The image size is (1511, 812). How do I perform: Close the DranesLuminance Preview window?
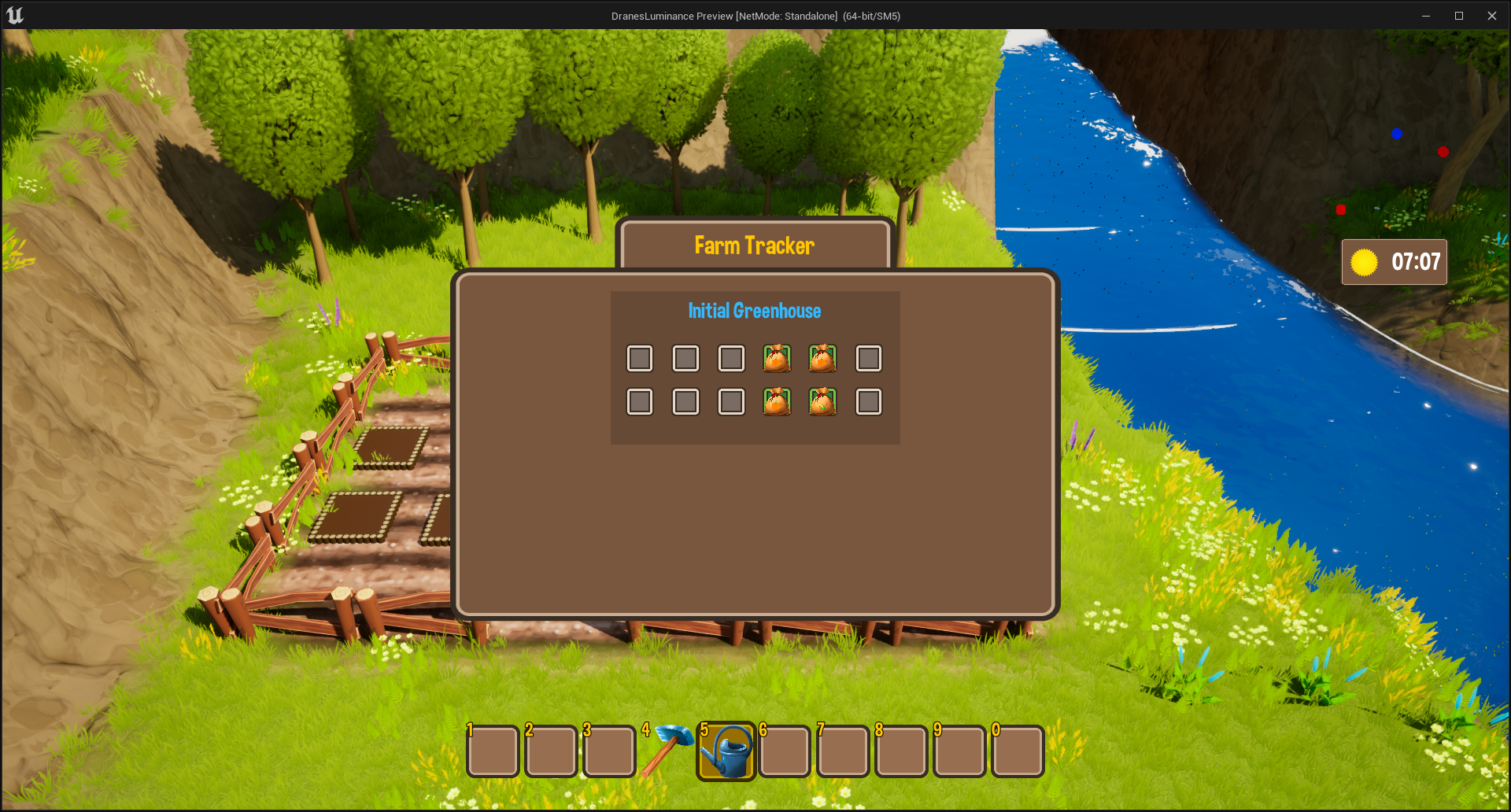1492,16
